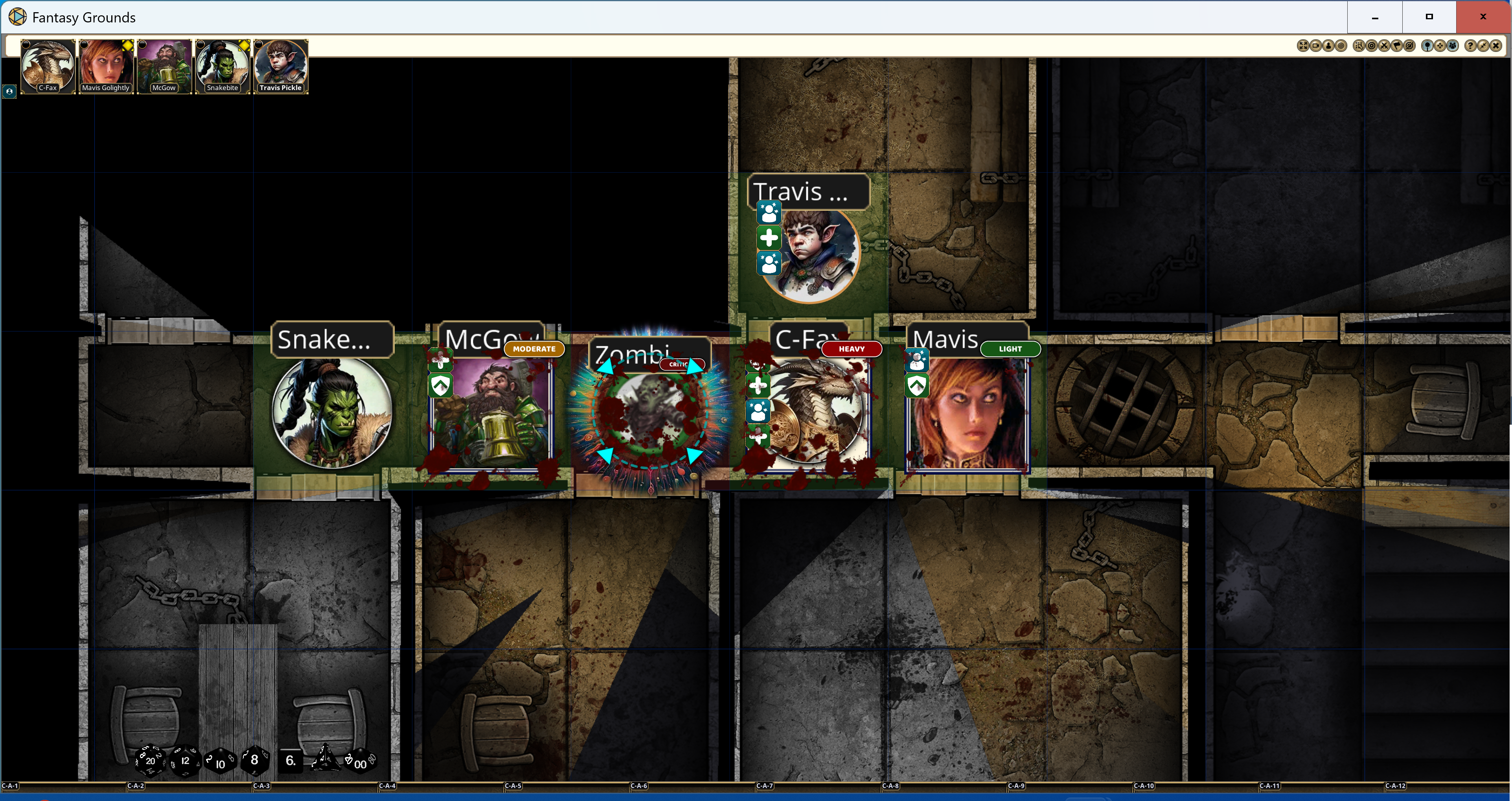This screenshot has width=1512, height=801.
Task: Select Snakebite's portrait in the party bar
Action: pyautogui.click(x=223, y=65)
